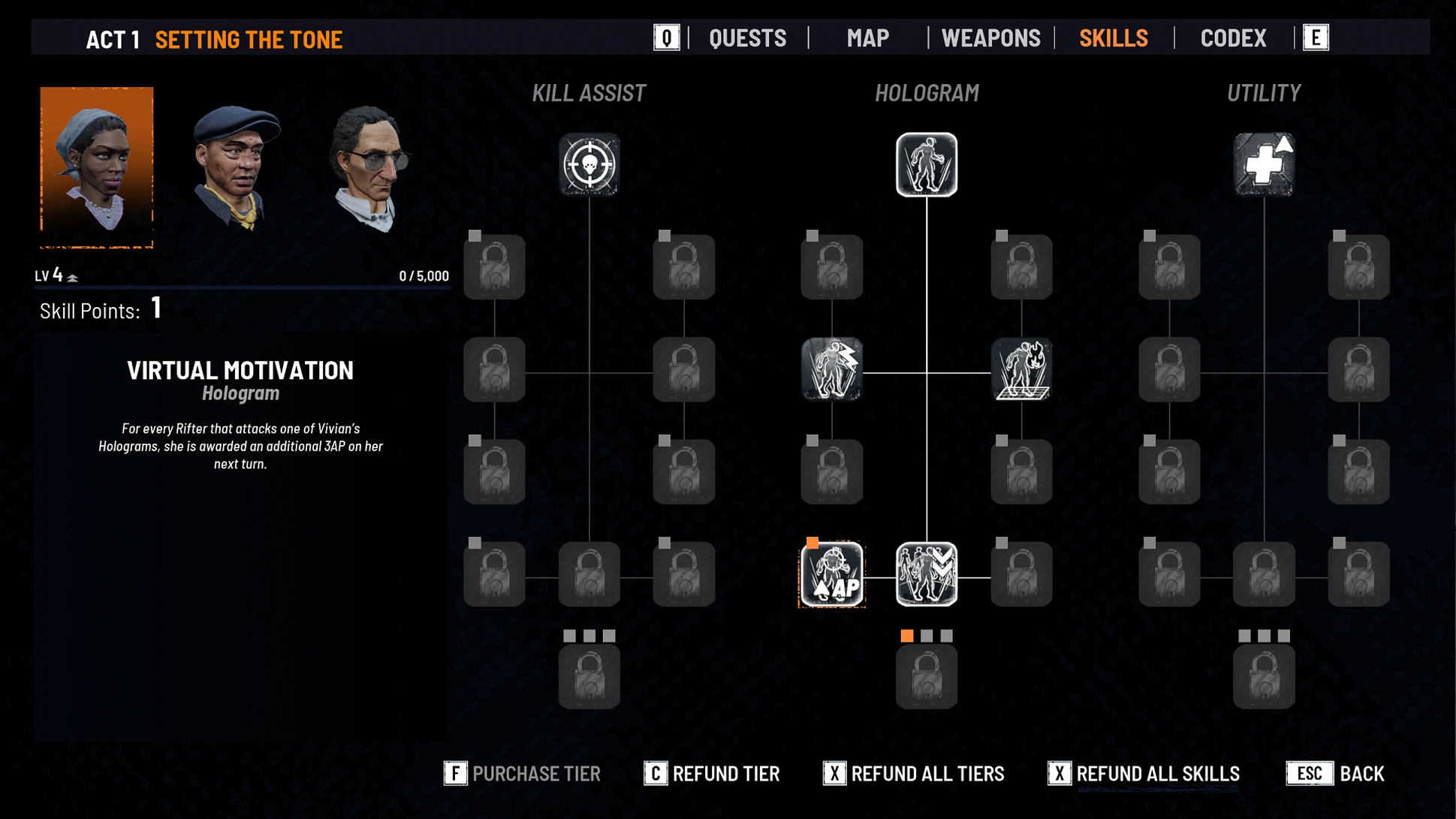
Task: Select the hologram checkmark skill
Action: pyautogui.click(x=926, y=574)
